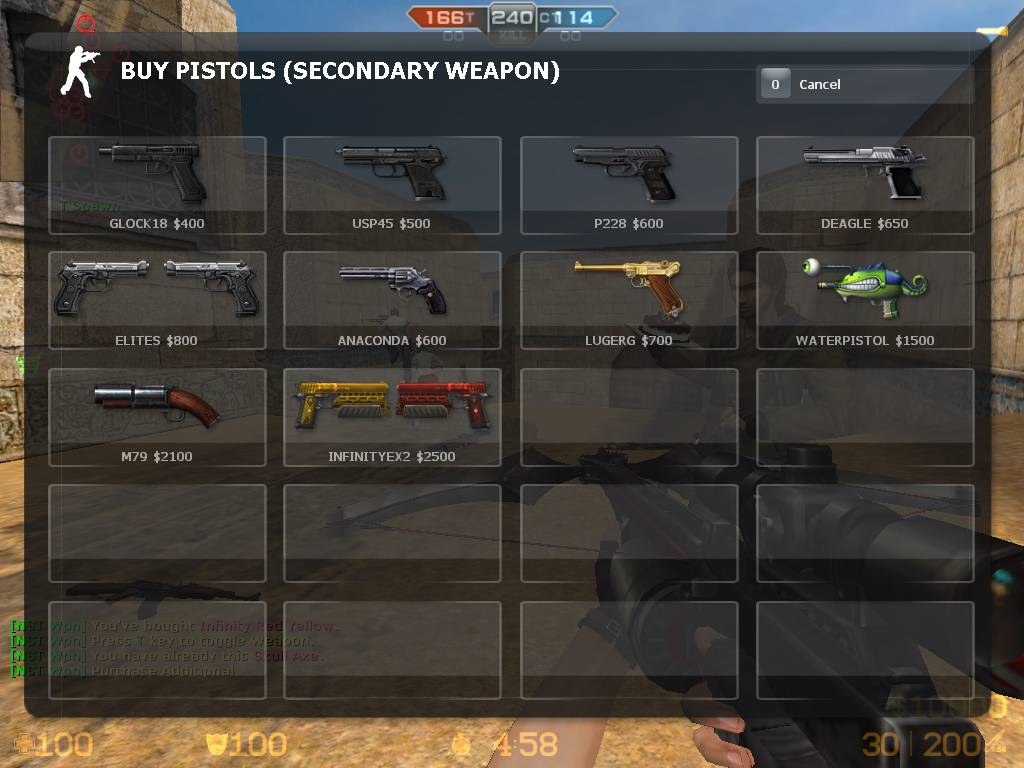Select the USP45 pistol option
Image resolution: width=1024 pixels, height=768 pixels.
392,185
